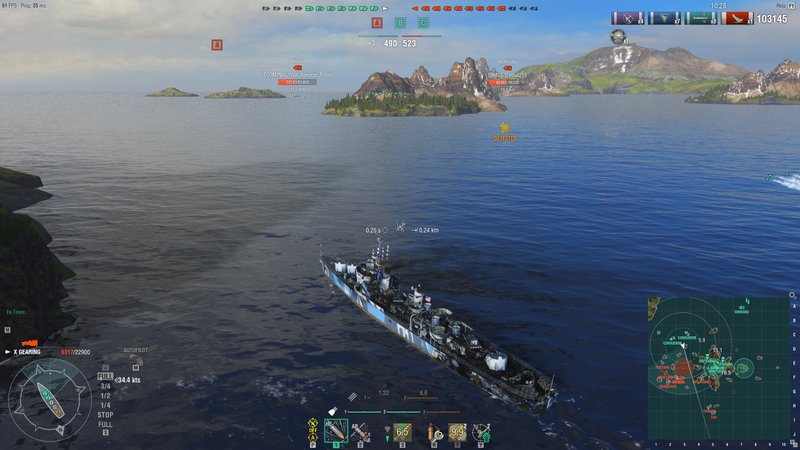Click the red plane-kill ribbon
The width and height of the screenshot is (800, 450).
[x=736, y=18]
